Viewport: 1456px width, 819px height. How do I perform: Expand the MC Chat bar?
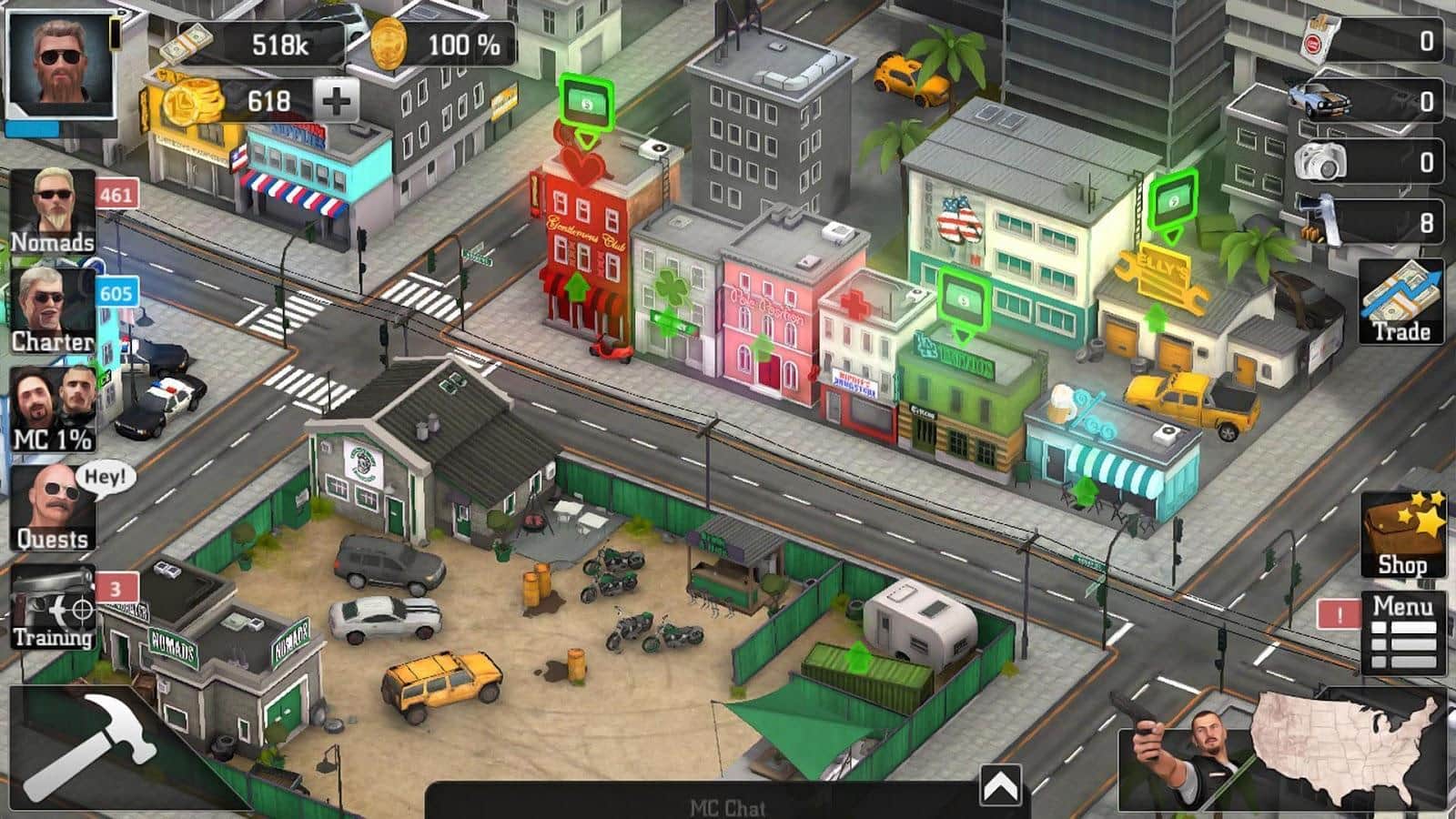pos(999,784)
